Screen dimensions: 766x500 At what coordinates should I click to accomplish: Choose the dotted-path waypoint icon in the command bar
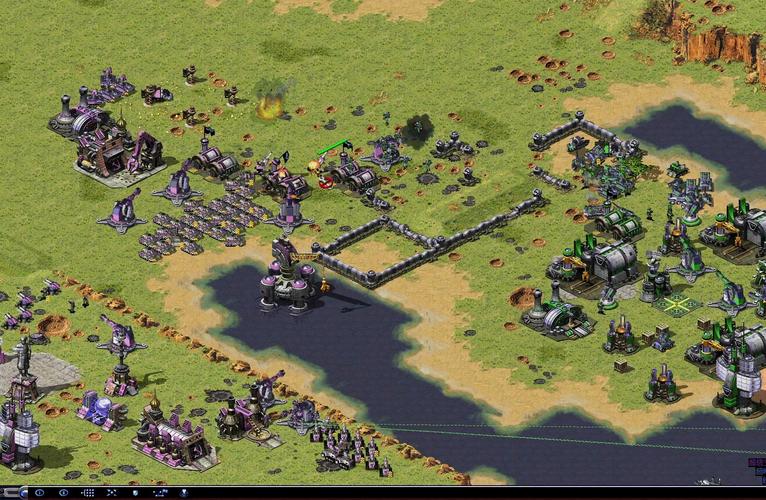pos(160,493)
